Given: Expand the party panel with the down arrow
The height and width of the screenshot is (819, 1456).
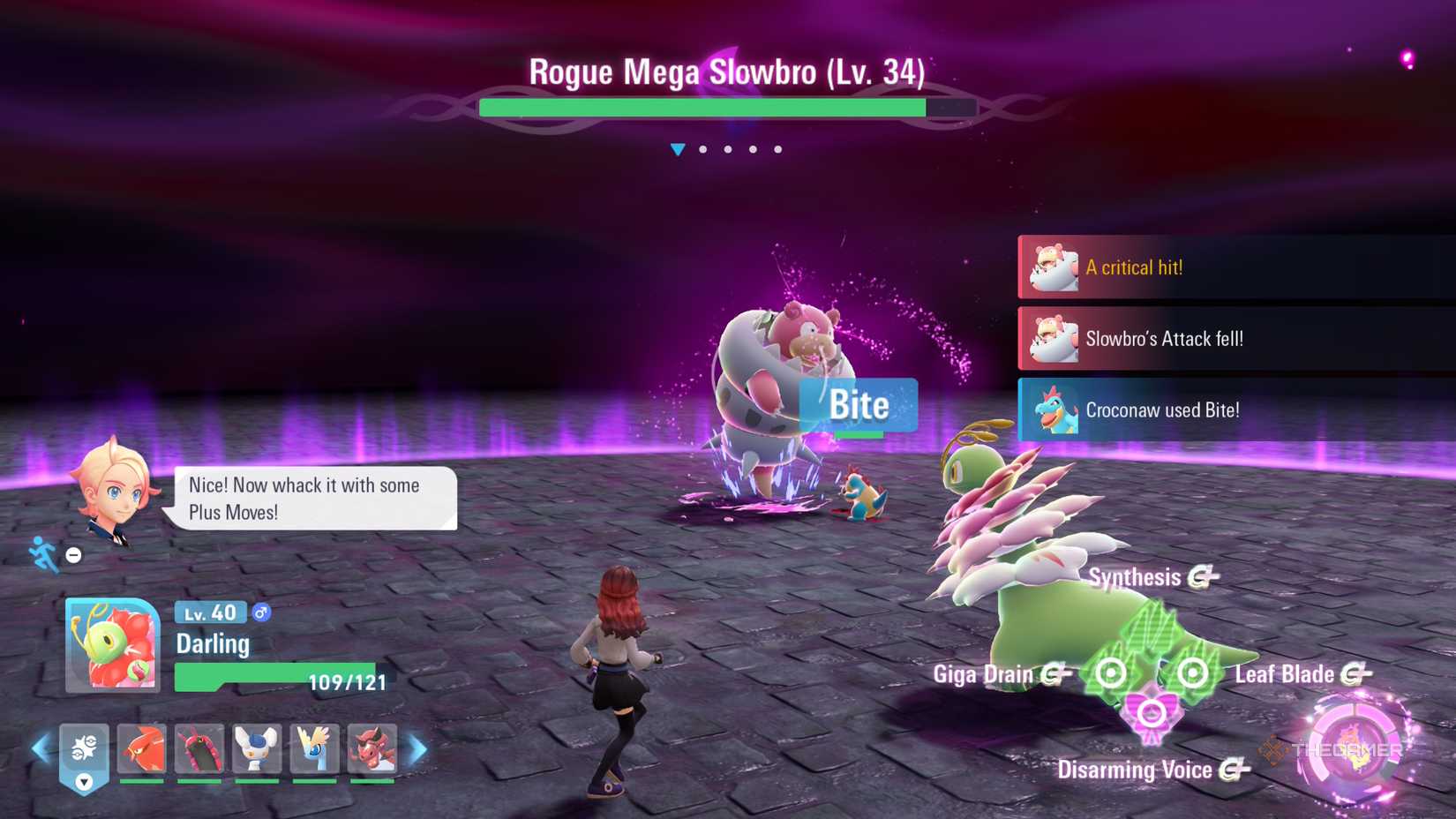Looking at the screenshot, I should (84, 782).
